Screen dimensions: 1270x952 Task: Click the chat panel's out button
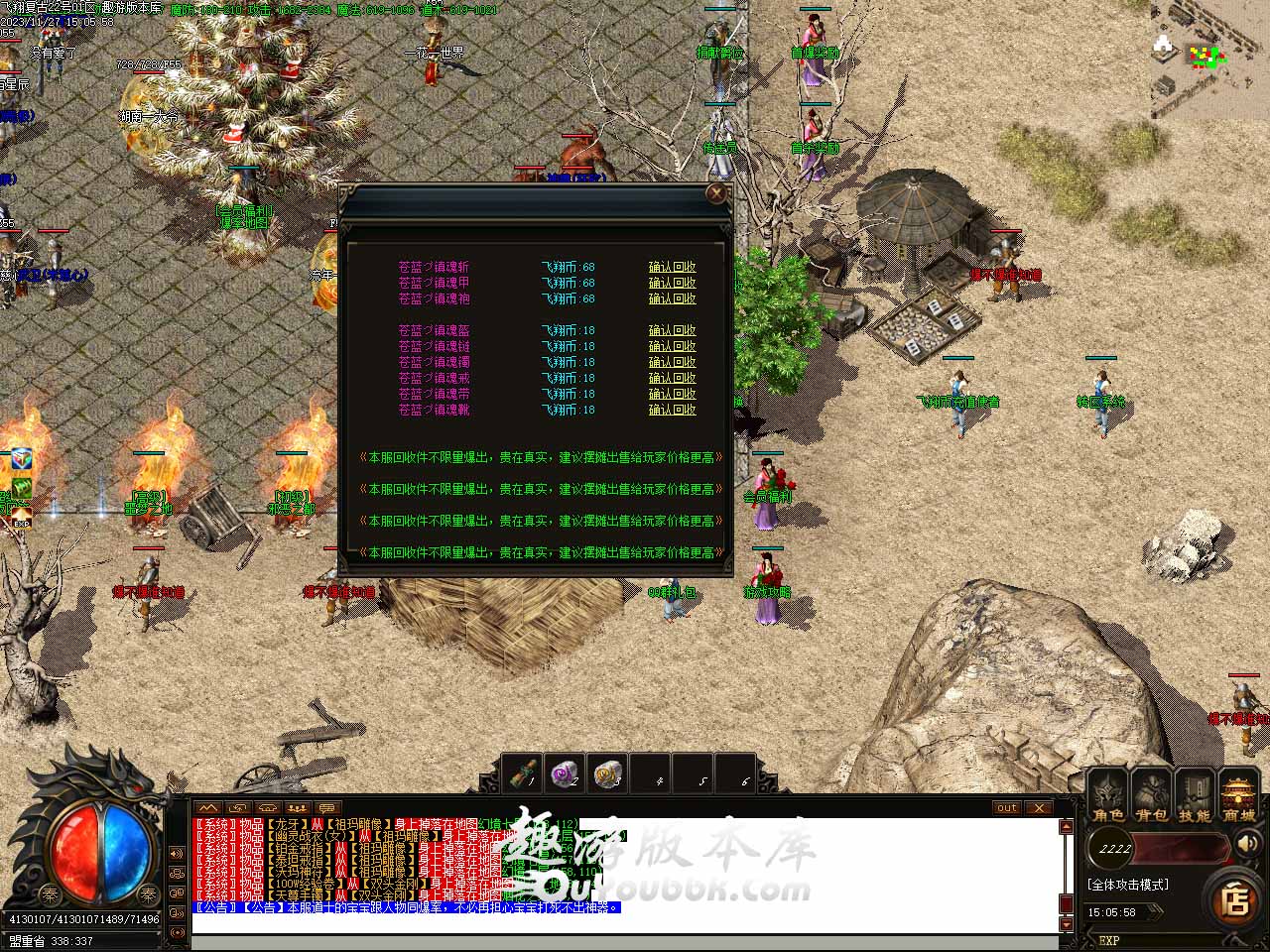point(1007,808)
